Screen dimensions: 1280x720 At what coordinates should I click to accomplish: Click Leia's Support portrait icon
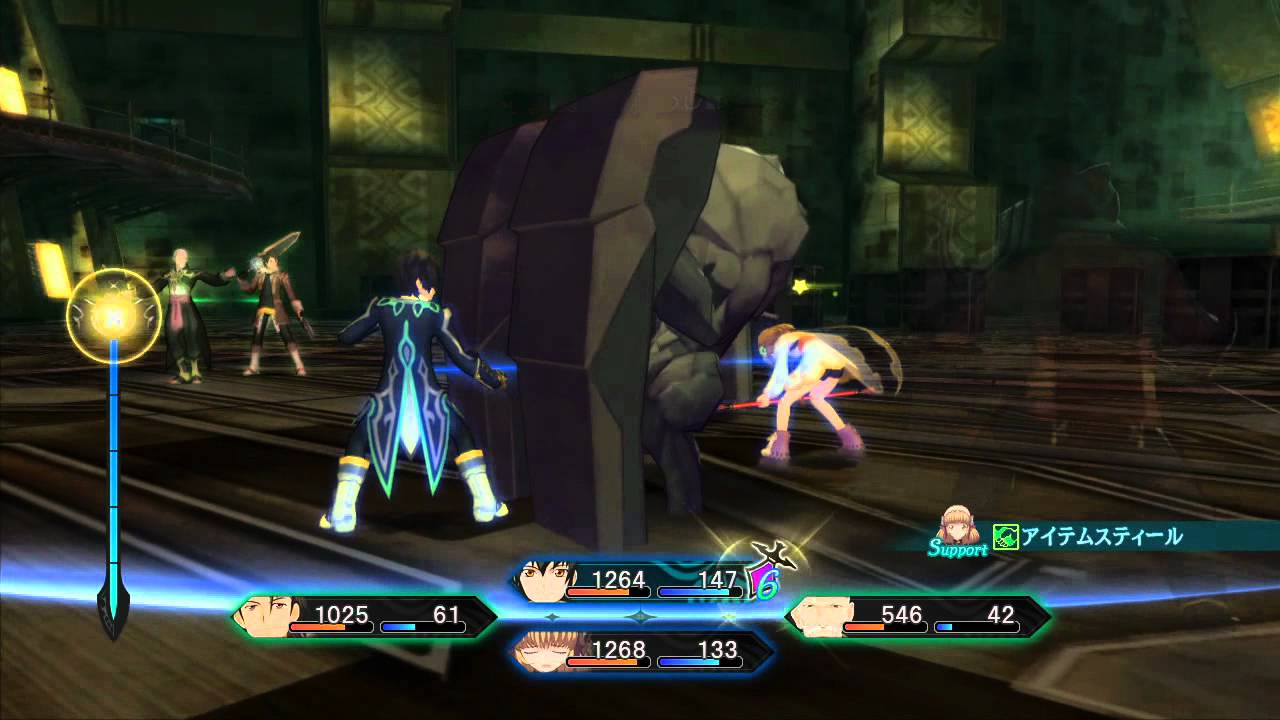tap(960, 524)
